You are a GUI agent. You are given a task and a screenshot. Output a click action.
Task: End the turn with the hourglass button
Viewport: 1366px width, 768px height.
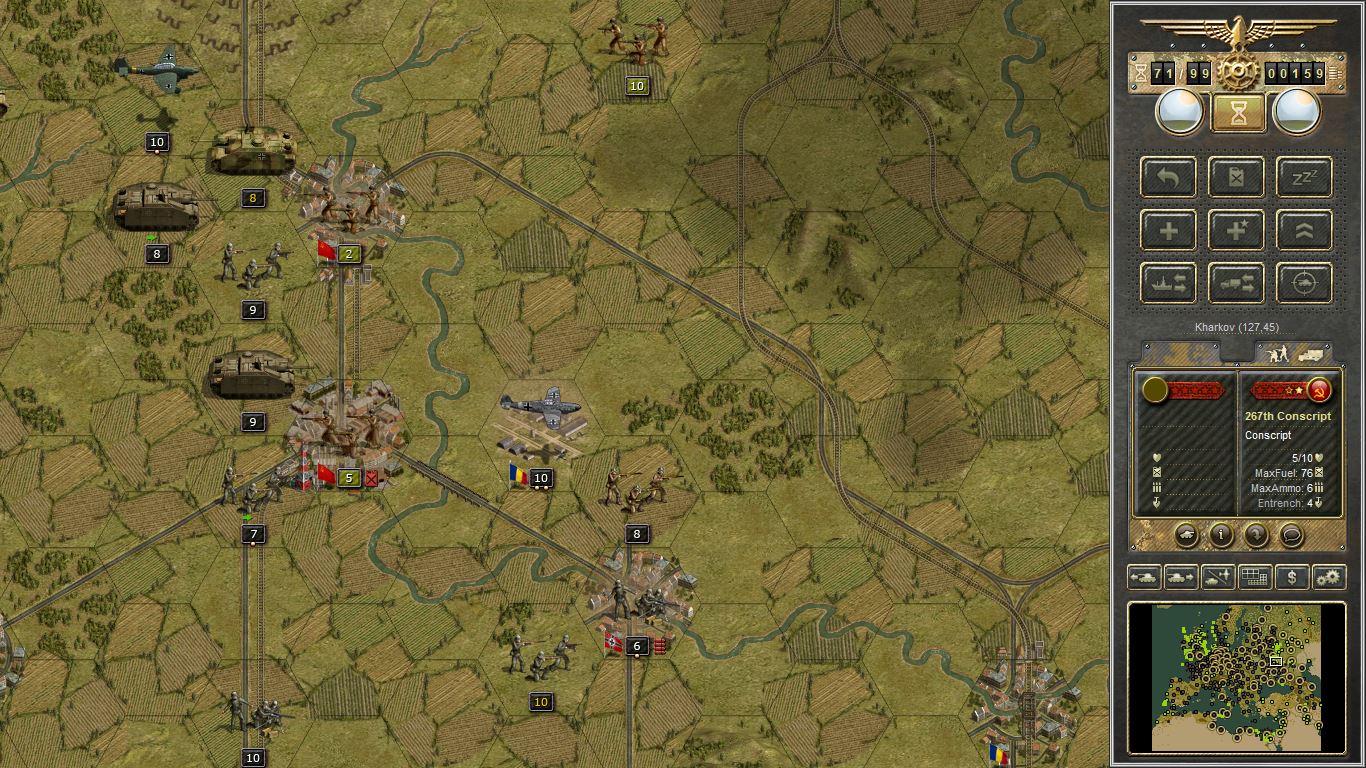click(x=1237, y=113)
